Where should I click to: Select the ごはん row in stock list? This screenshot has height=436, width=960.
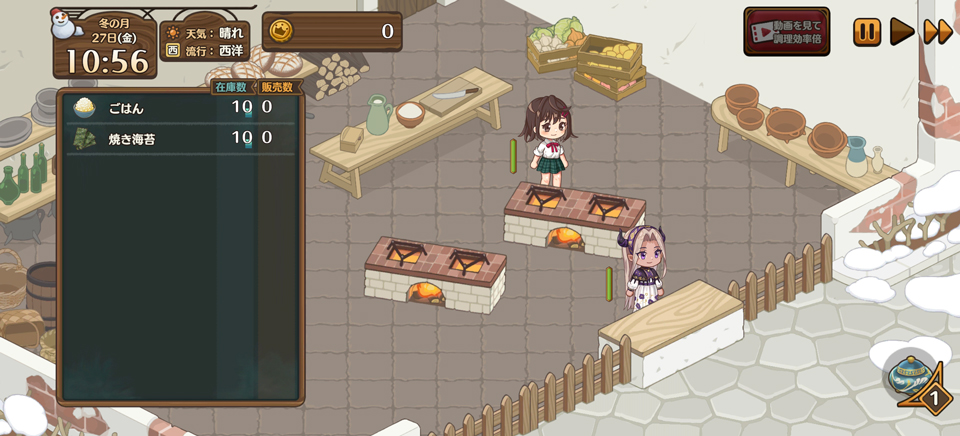pos(180,107)
